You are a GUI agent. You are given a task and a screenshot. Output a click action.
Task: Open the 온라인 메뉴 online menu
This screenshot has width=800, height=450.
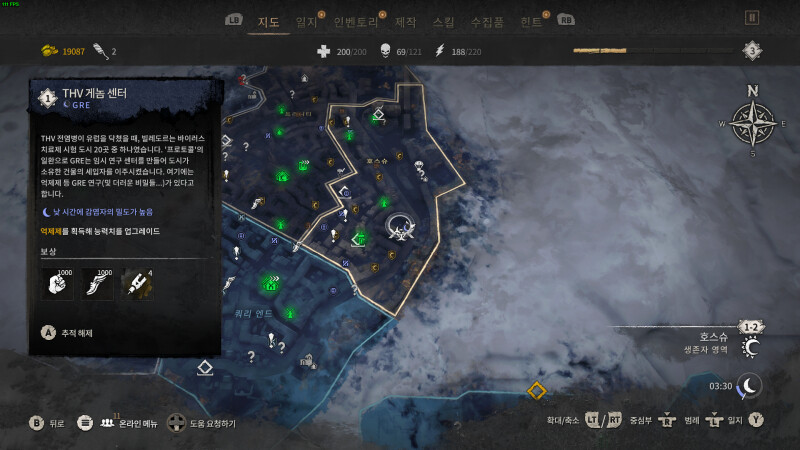coord(119,423)
